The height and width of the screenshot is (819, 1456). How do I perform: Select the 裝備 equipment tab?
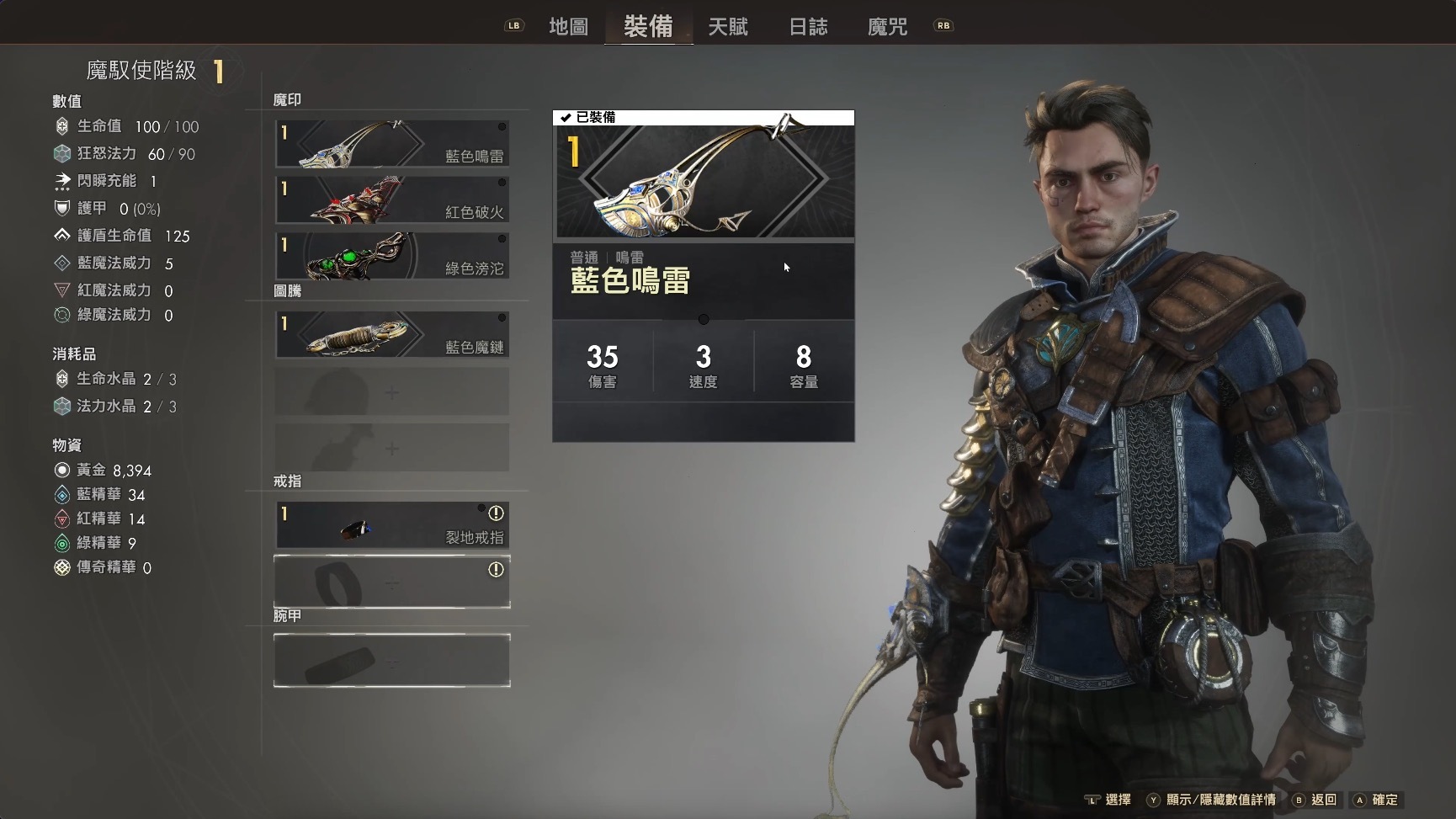pyautogui.click(x=648, y=27)
